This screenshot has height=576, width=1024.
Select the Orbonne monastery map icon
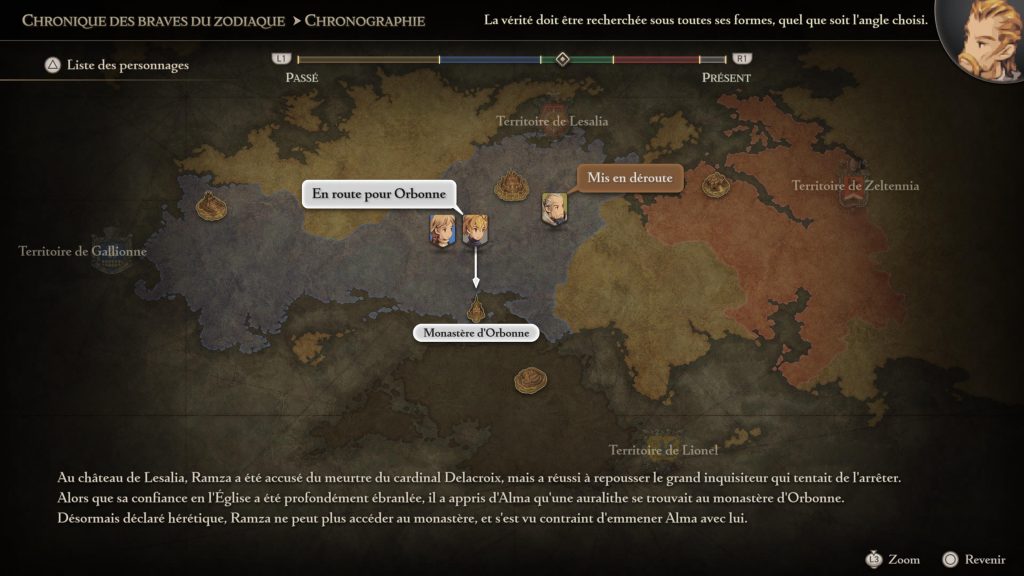coord(476,305)
